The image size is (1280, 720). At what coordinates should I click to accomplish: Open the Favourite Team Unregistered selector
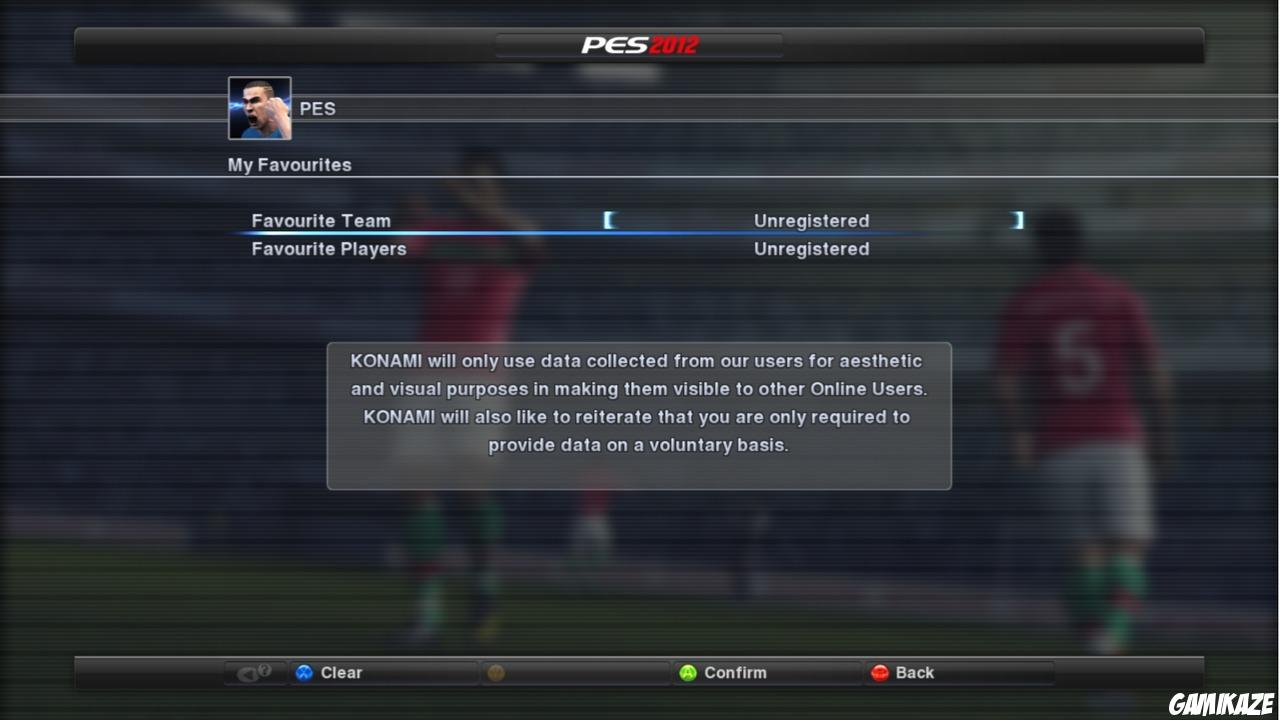(811, 220)
